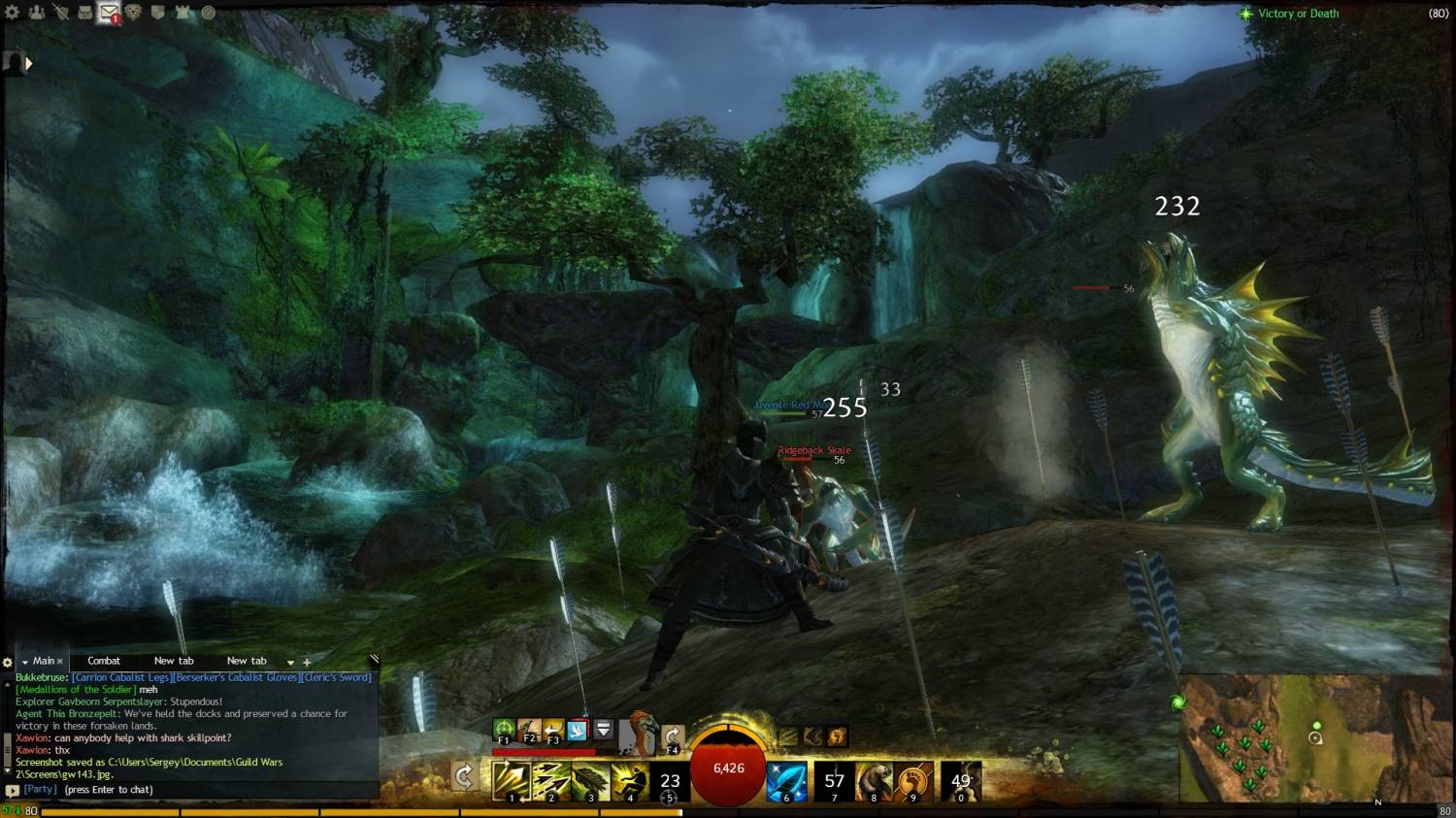Activate the first arrow-shot weapon skill
The image size is (1456, 818).
coord(511,780)
